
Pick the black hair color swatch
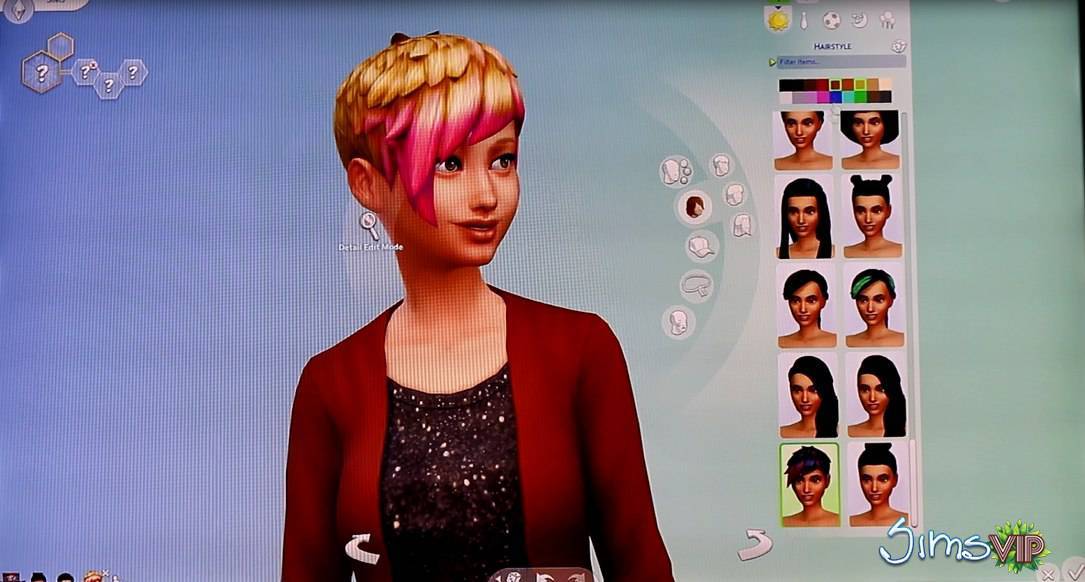point(786,85)
